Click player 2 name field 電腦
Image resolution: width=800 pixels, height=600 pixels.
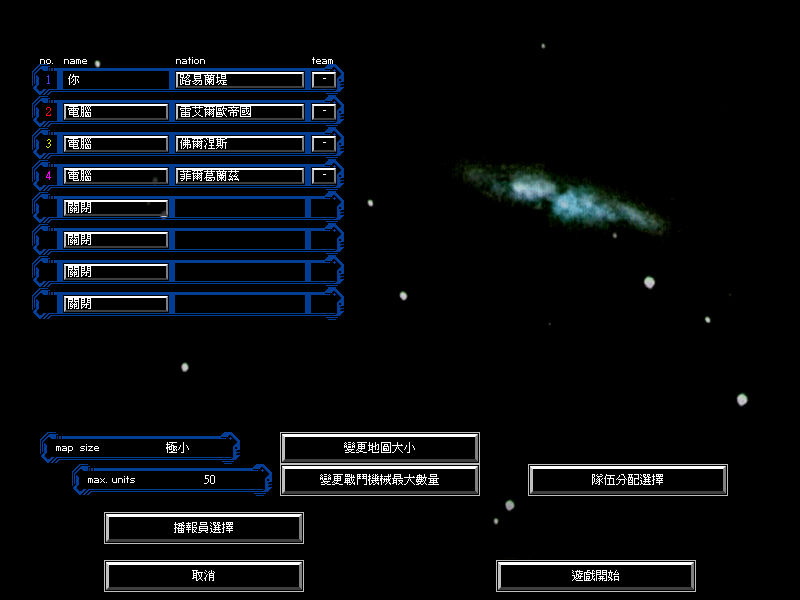point(116,112)
